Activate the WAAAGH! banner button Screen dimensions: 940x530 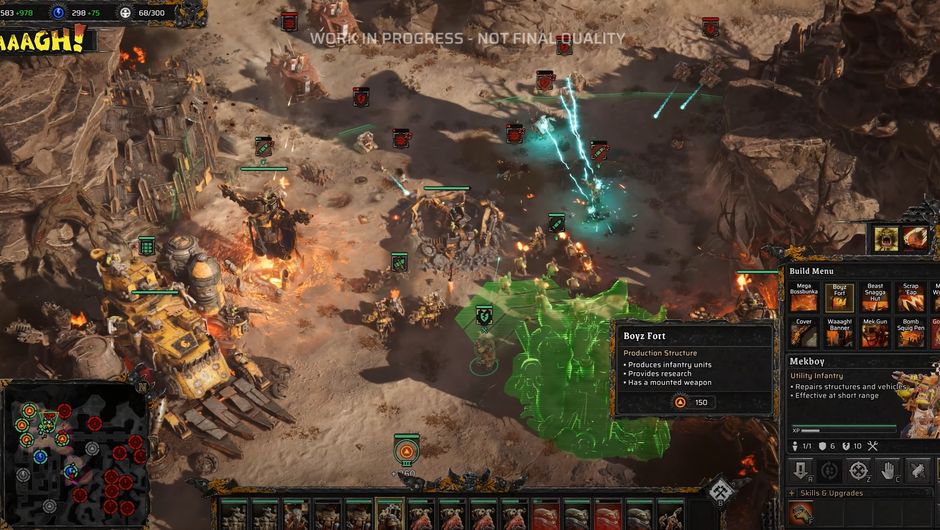tap(47, 40)
